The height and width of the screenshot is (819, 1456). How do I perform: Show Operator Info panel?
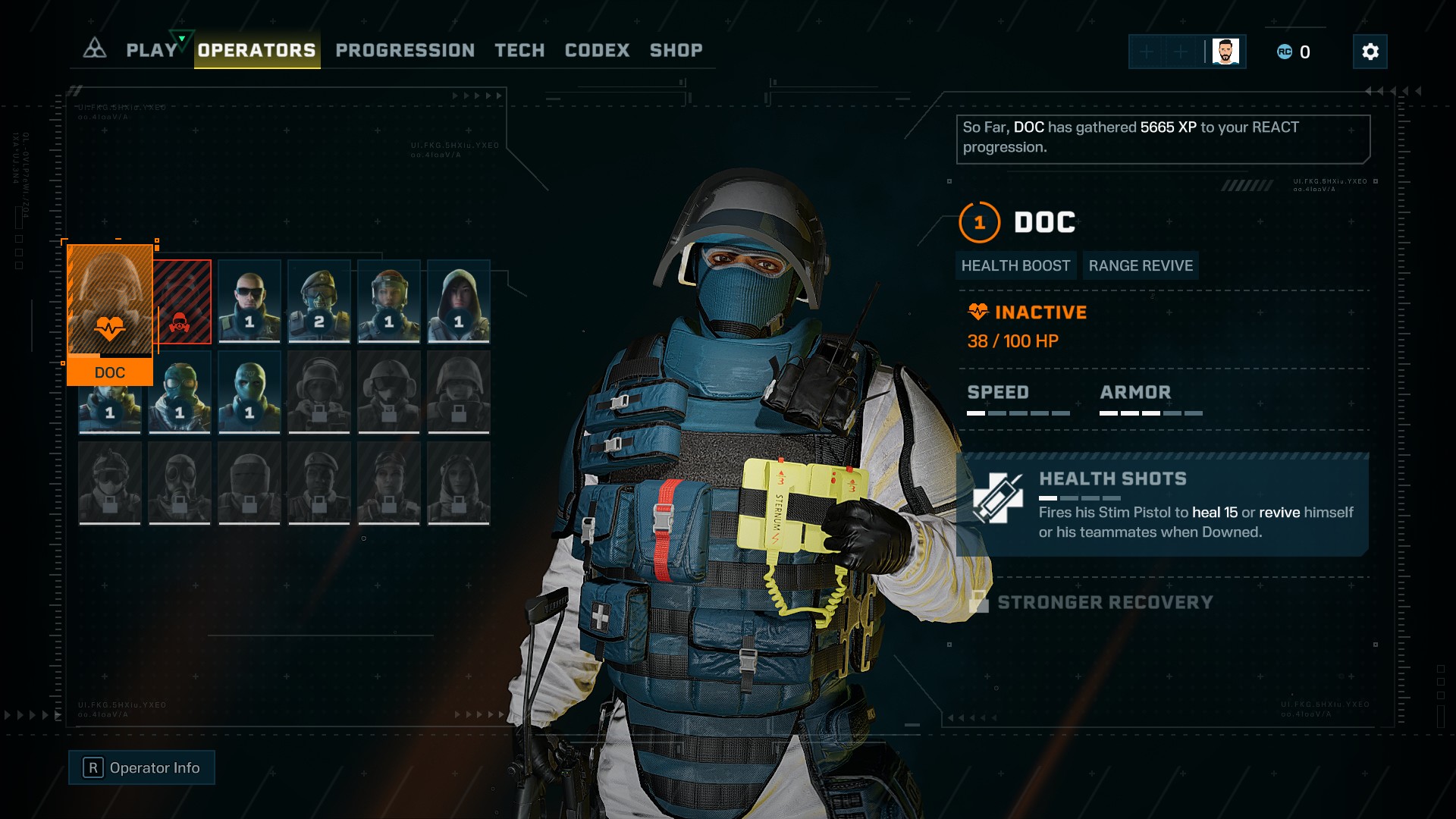(142, 767)
